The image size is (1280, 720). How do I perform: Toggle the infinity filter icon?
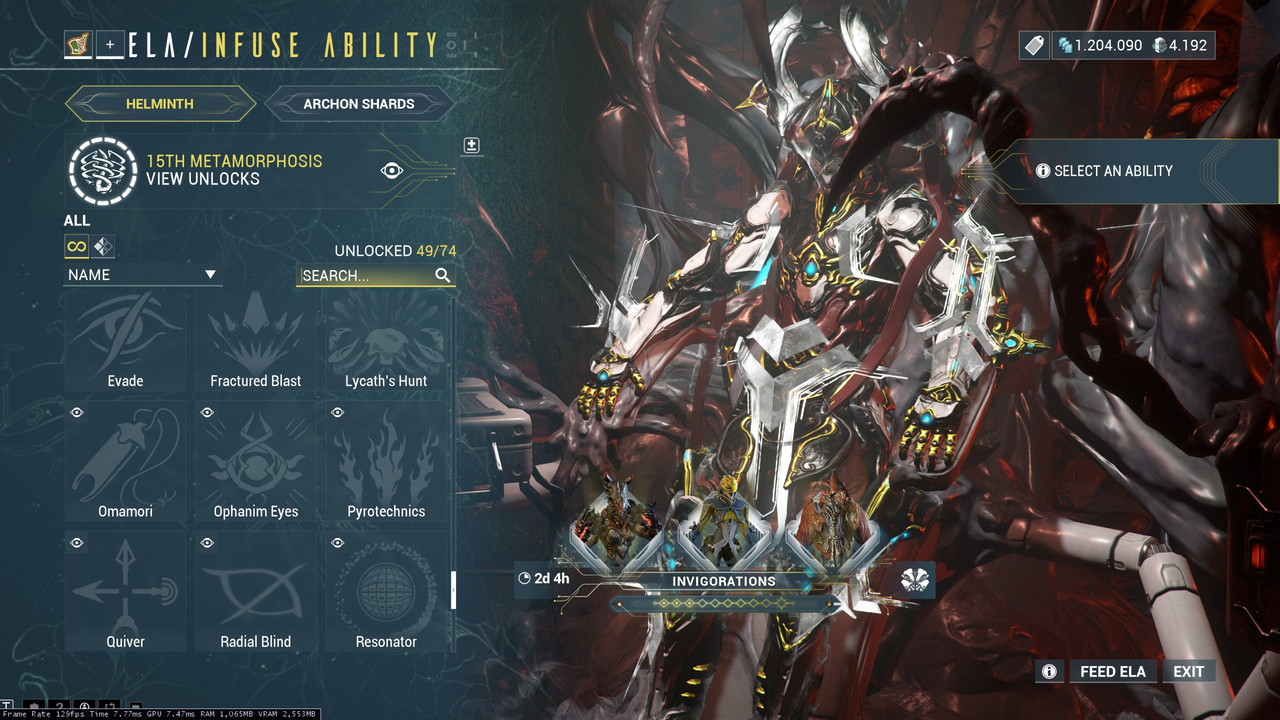(77, 246)
